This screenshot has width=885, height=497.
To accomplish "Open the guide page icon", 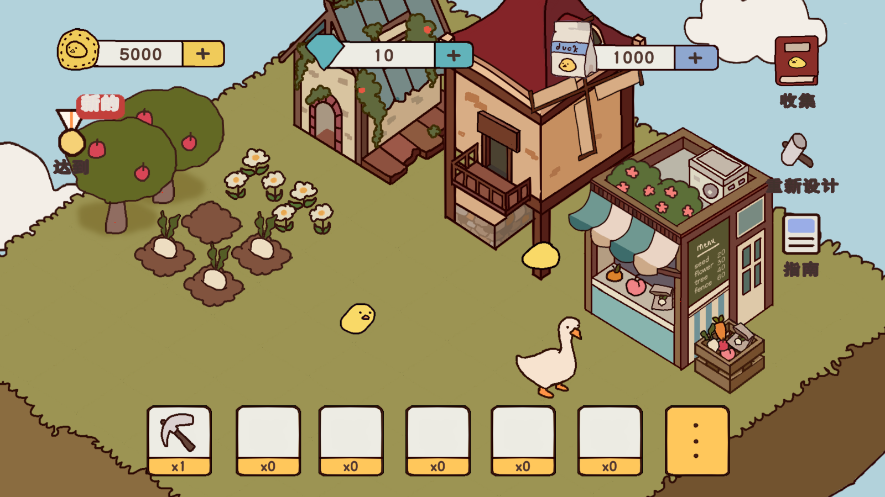I will point(801,235).
